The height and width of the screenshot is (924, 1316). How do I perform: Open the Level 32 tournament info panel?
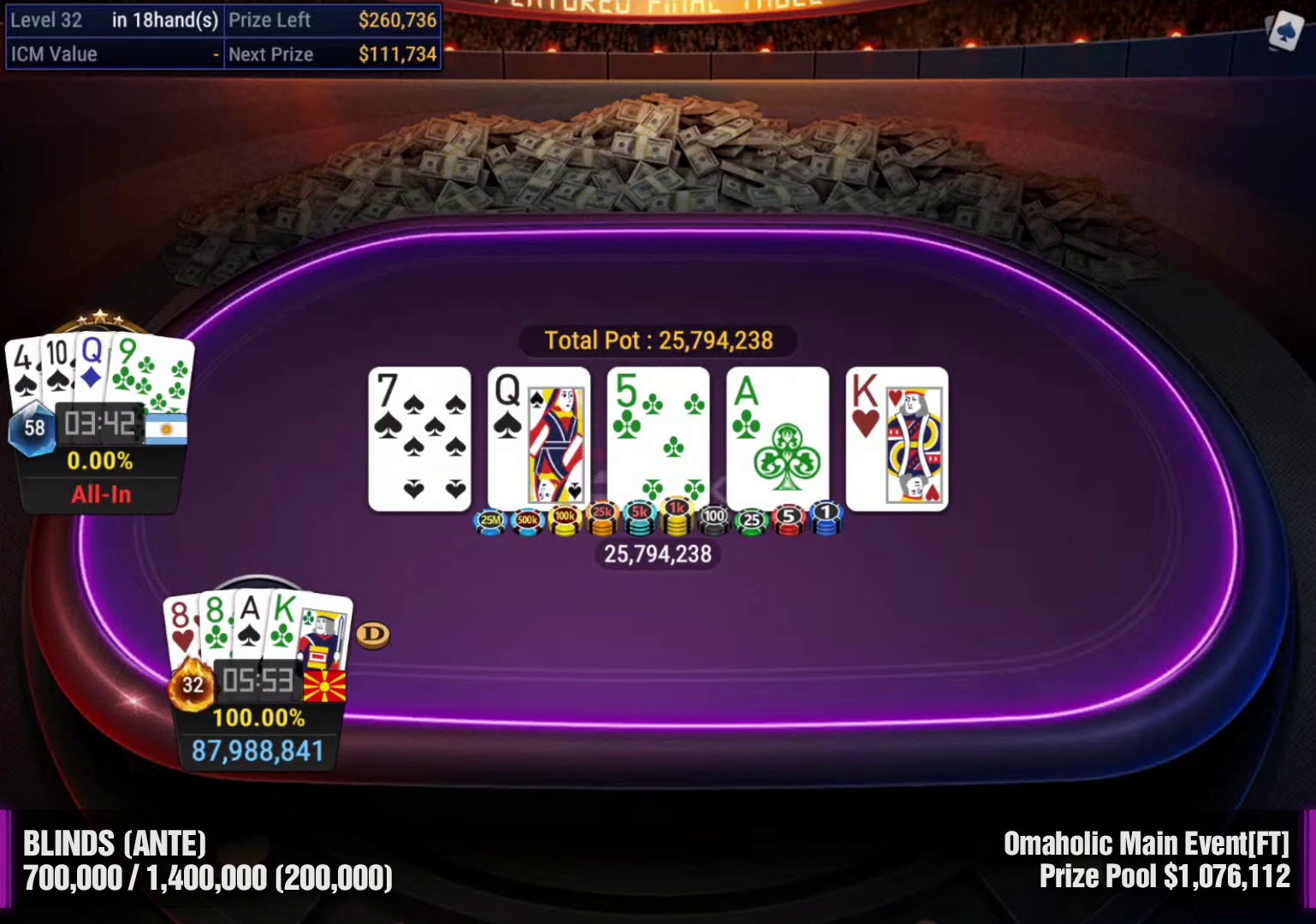click(x=223, y=37)
